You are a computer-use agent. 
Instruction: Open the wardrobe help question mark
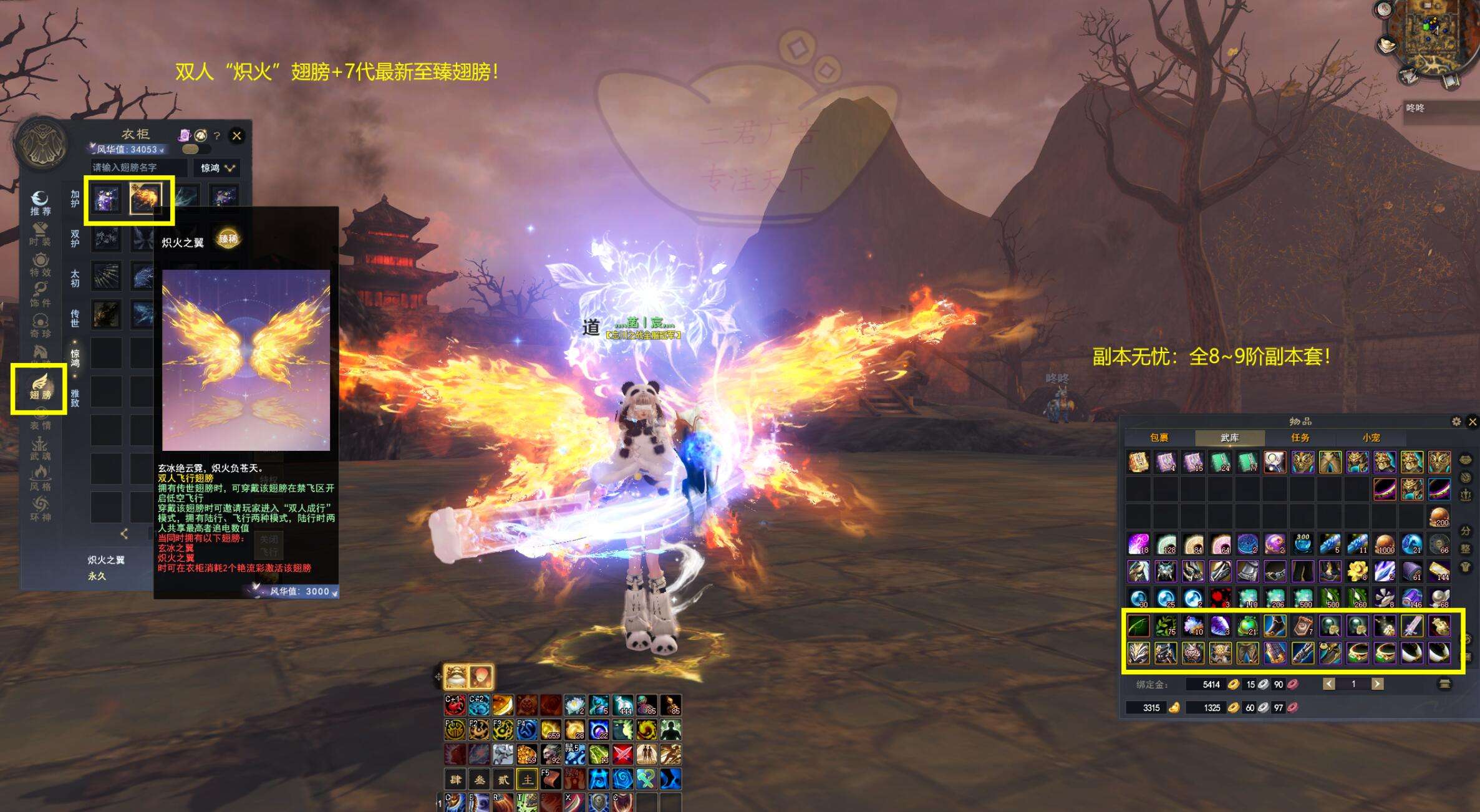(x=217, y=135)
